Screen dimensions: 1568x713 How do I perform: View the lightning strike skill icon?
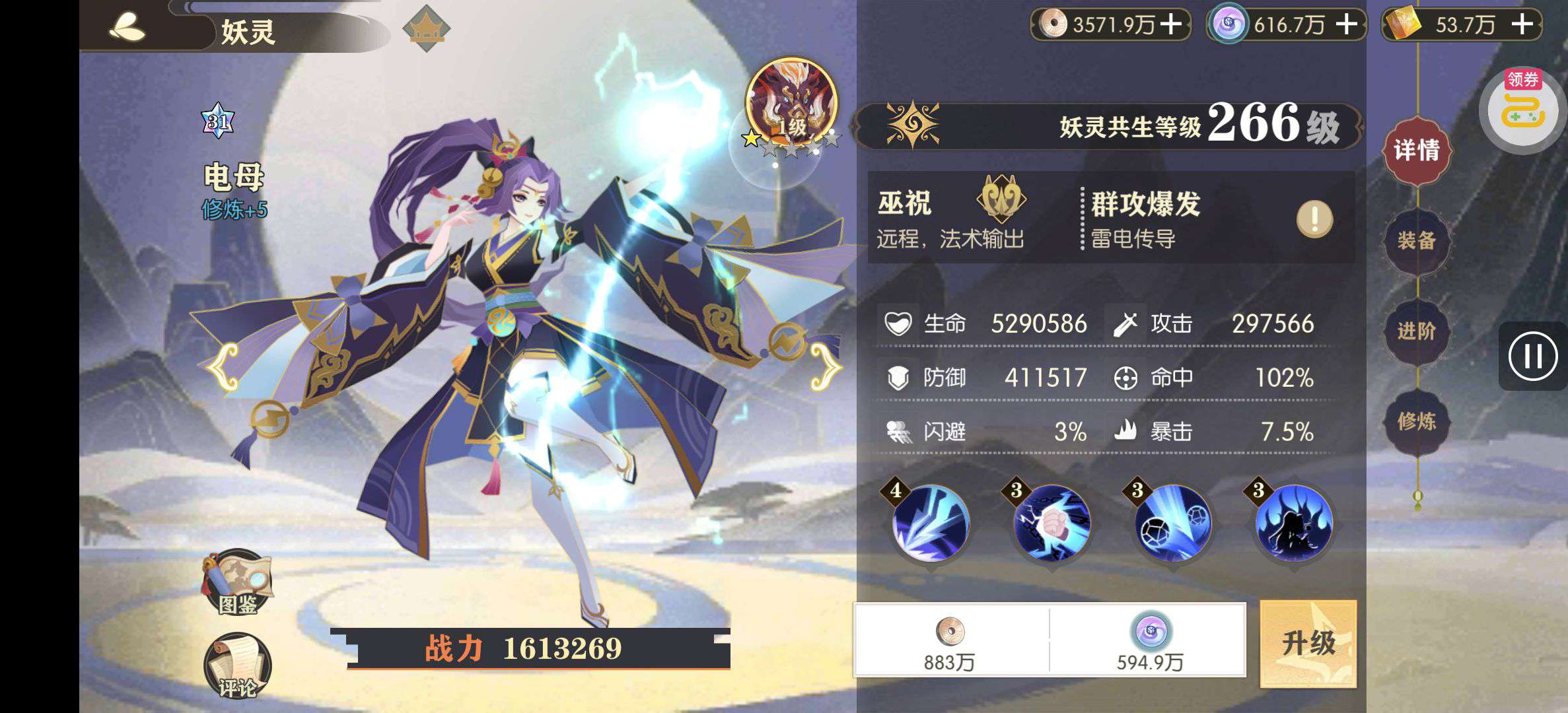click(931, 524)
